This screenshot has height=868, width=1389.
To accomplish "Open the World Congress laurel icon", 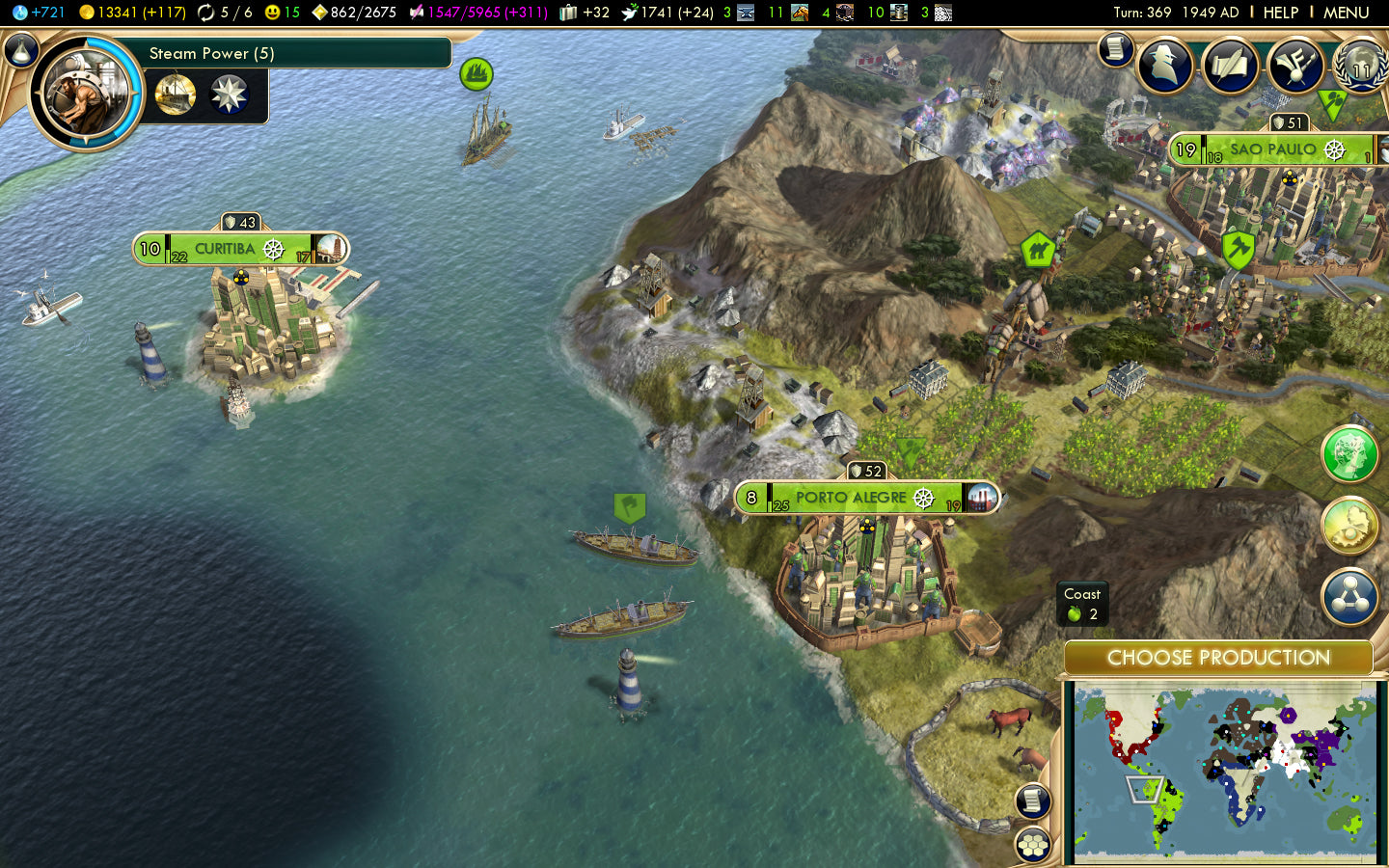I will tap(1360, 67).
